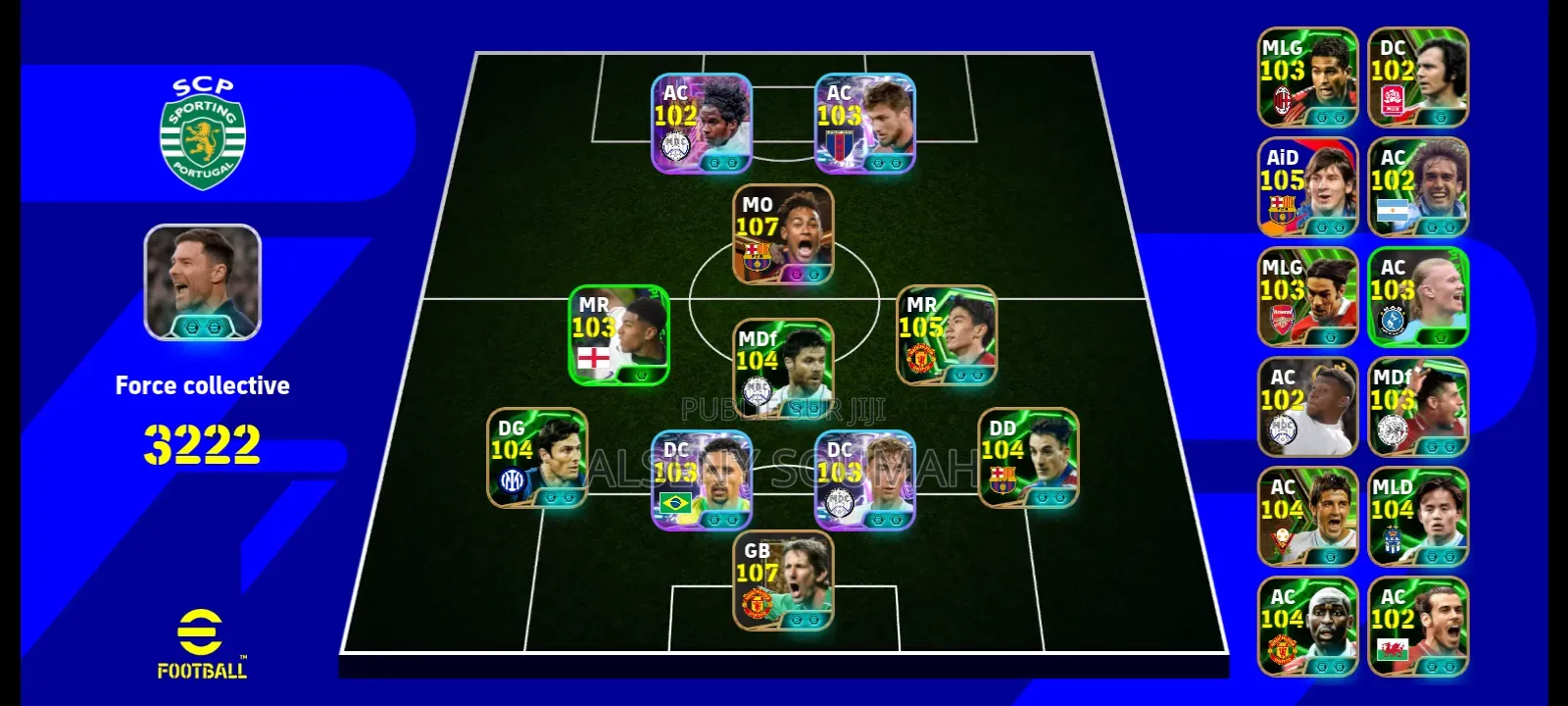Viewport: 1568px width, 706px height.
Task: Select the AC 102 card with Argentina flag
Action: [x=1418, y=187]
